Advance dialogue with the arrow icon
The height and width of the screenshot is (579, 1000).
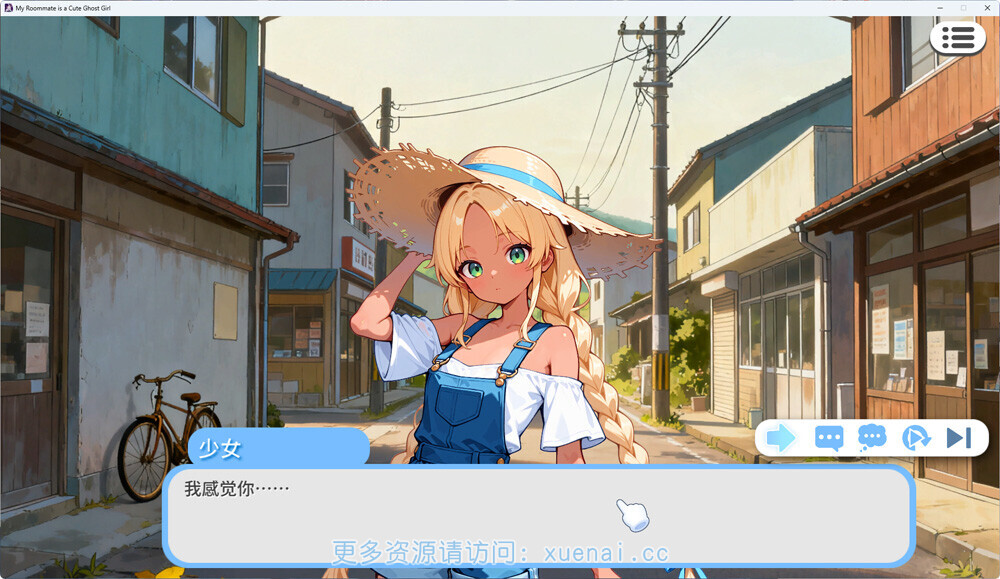click(x=781, y=437)
